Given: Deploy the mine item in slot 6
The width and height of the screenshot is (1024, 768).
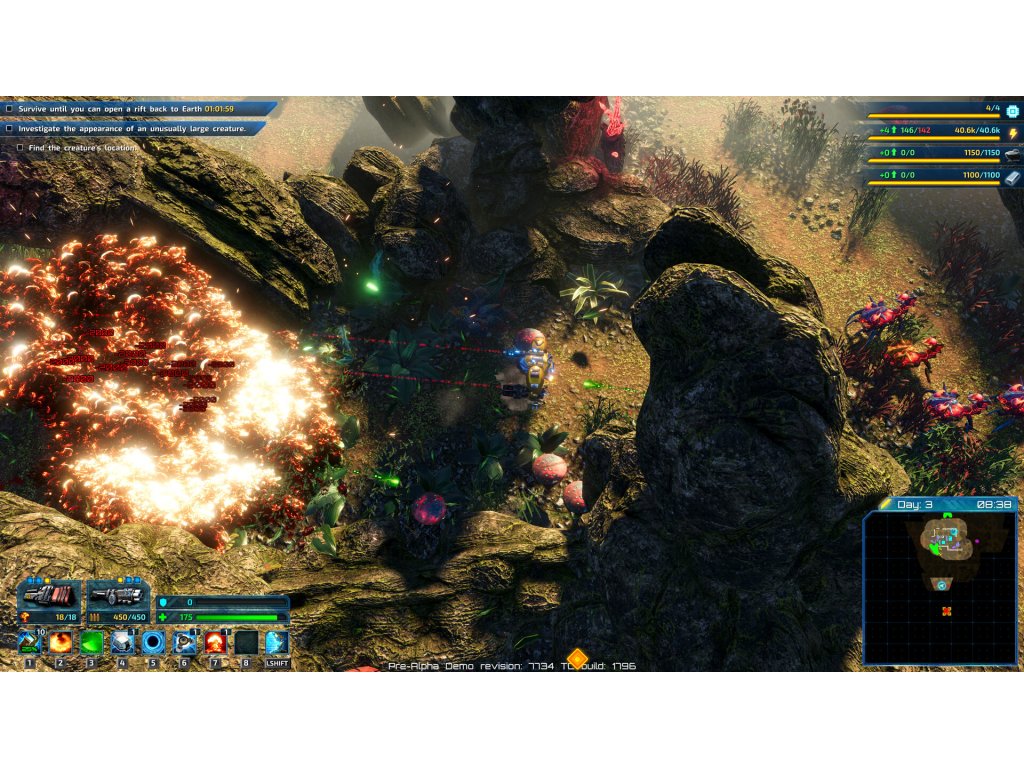Looking at the screenshot, I should point(184,642).
